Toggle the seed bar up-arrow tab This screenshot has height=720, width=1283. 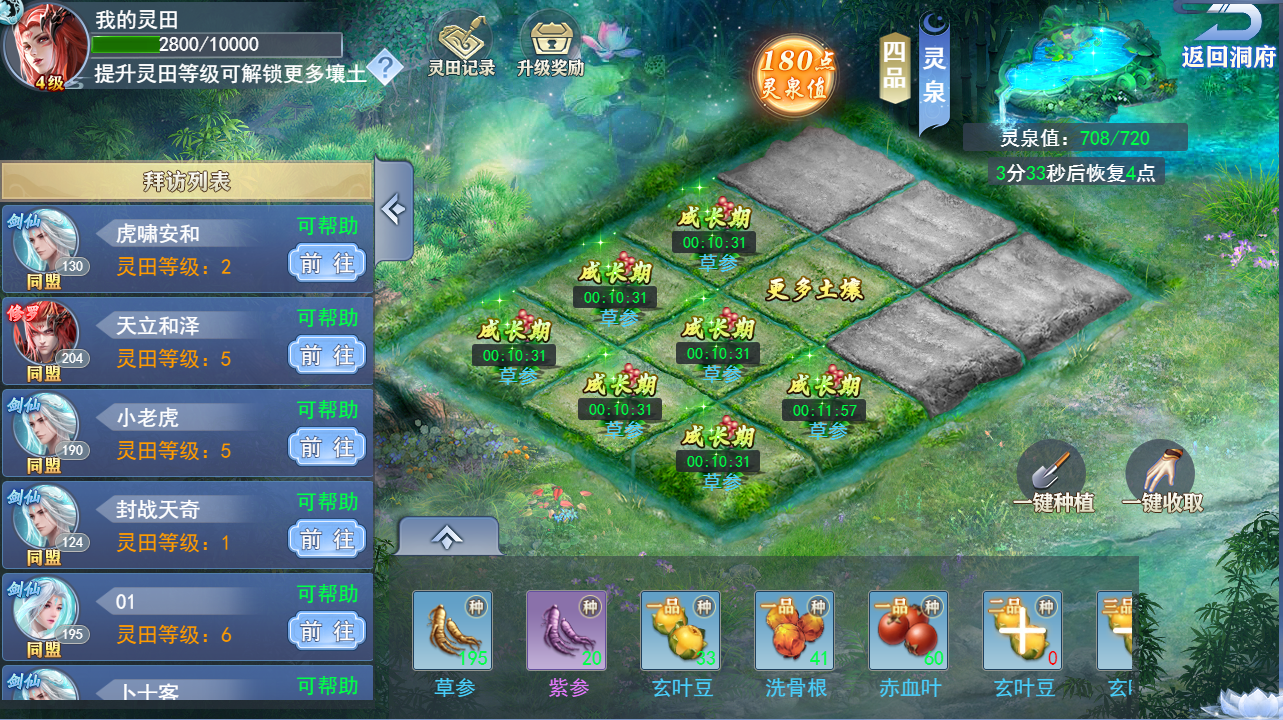(447, 537)
